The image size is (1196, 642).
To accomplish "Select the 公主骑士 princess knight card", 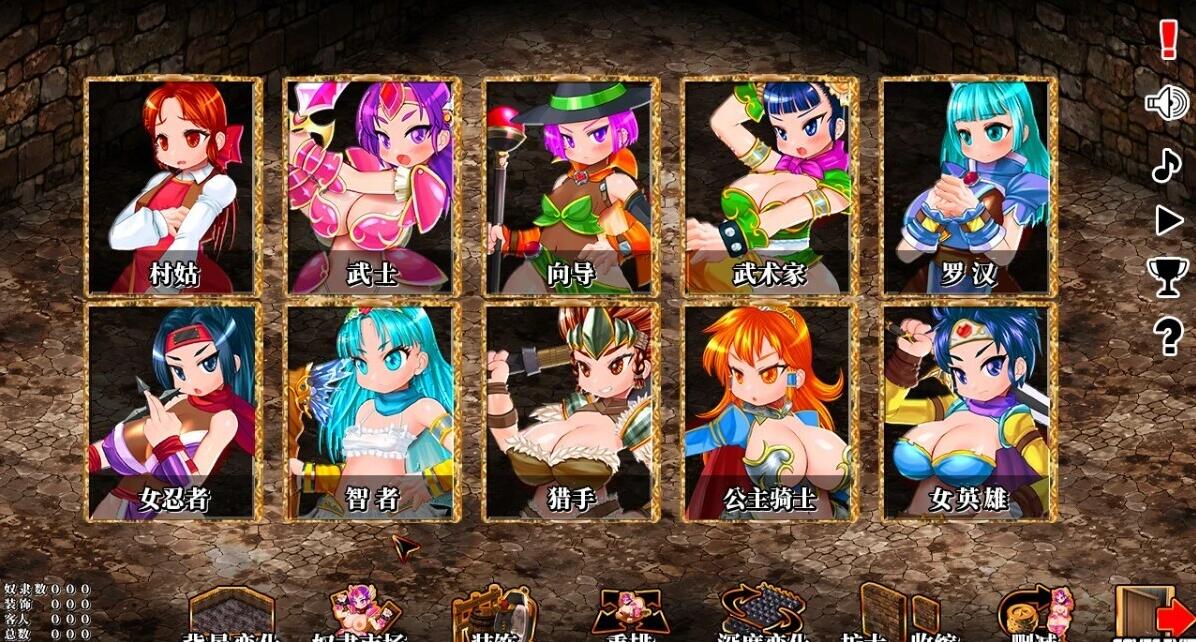I will 768,412.
